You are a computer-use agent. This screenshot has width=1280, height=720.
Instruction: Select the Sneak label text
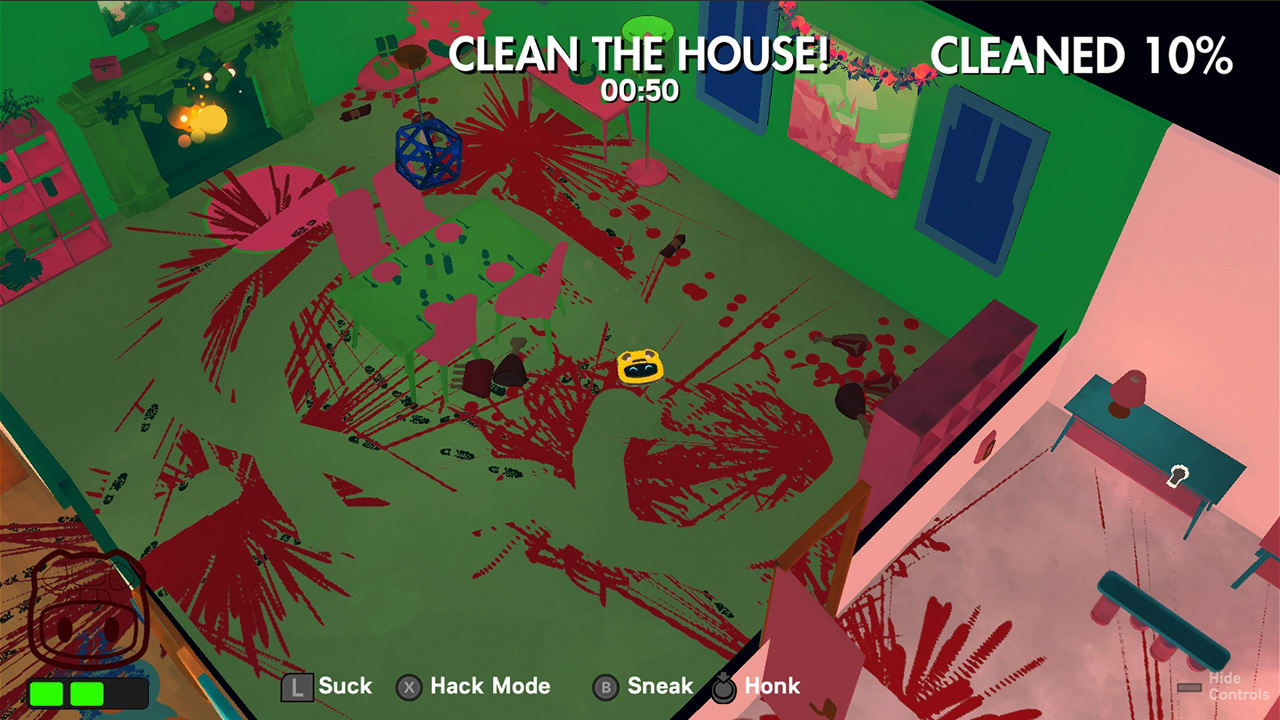[659, 687]
